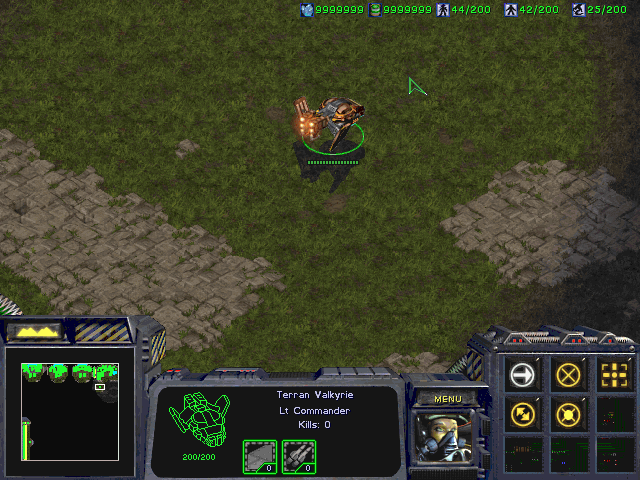This screenshot has width=640, height=480.
Task: Activate the Stop command
Action: (569, 374)
